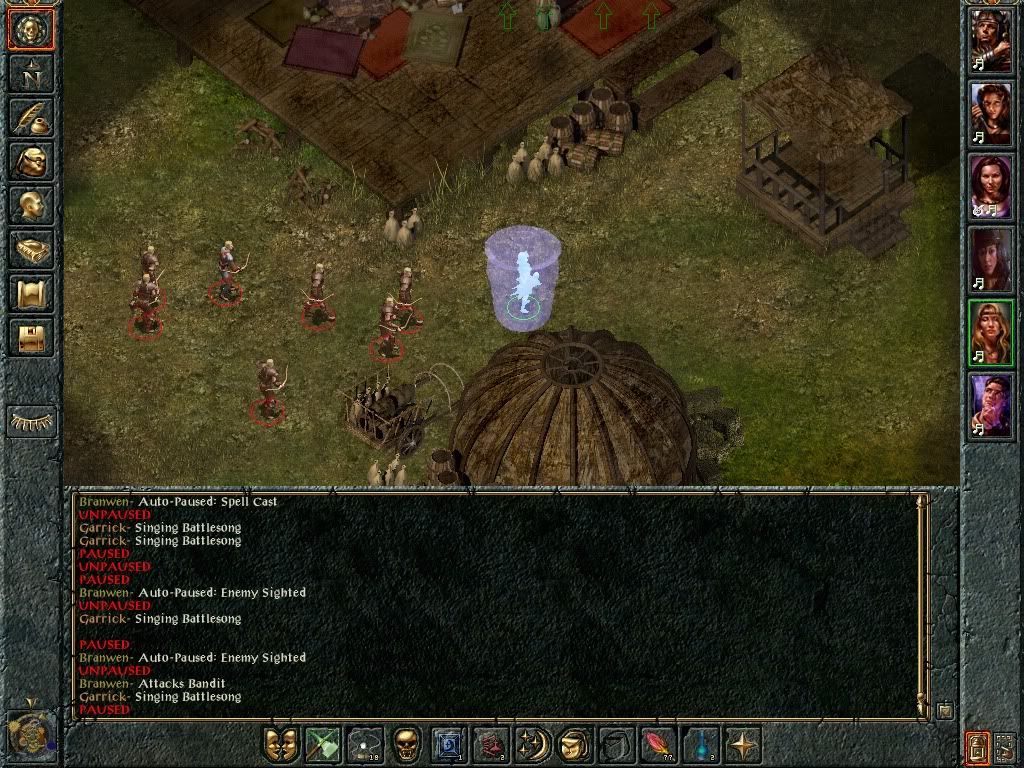Click the four-pointed star special abilities button
Viewport: 1024px width, 768px height.
744,745
